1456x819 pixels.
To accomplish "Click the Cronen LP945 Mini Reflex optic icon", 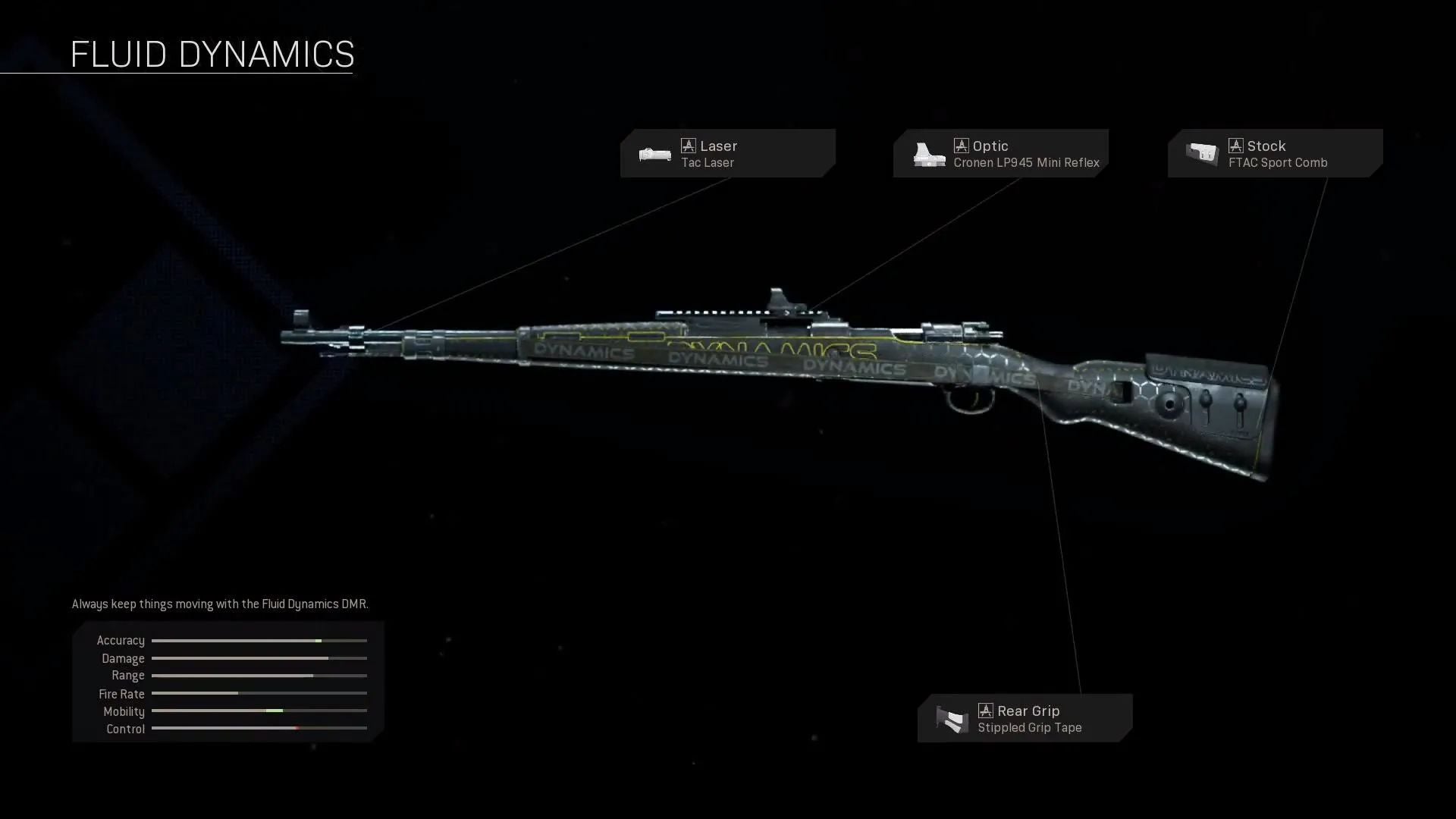I will coord(928,153).
